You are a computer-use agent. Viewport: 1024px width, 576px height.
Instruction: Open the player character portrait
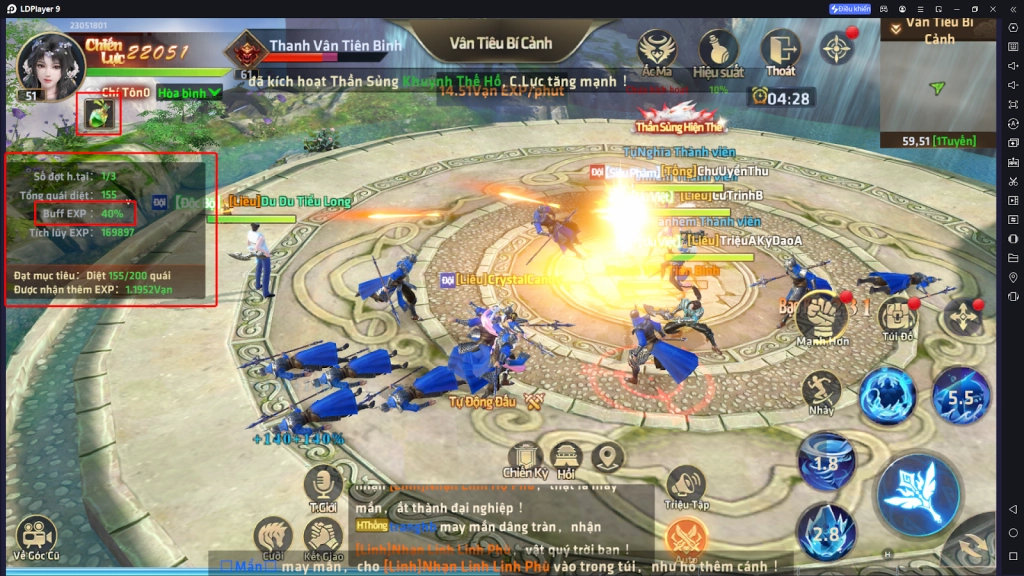50,62
